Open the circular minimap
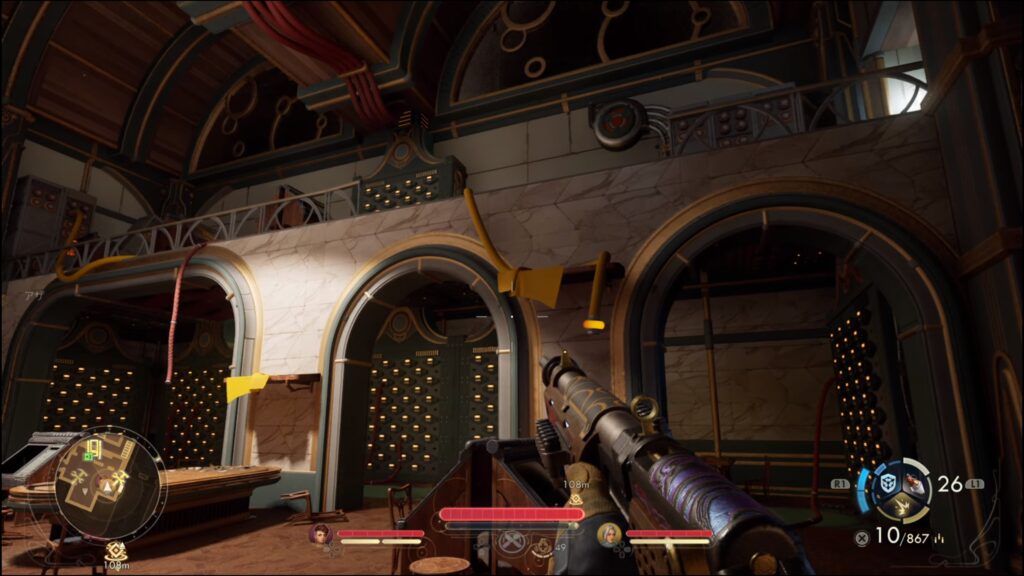This screenshot has width=1024, height=576. [x=107, y=485]
